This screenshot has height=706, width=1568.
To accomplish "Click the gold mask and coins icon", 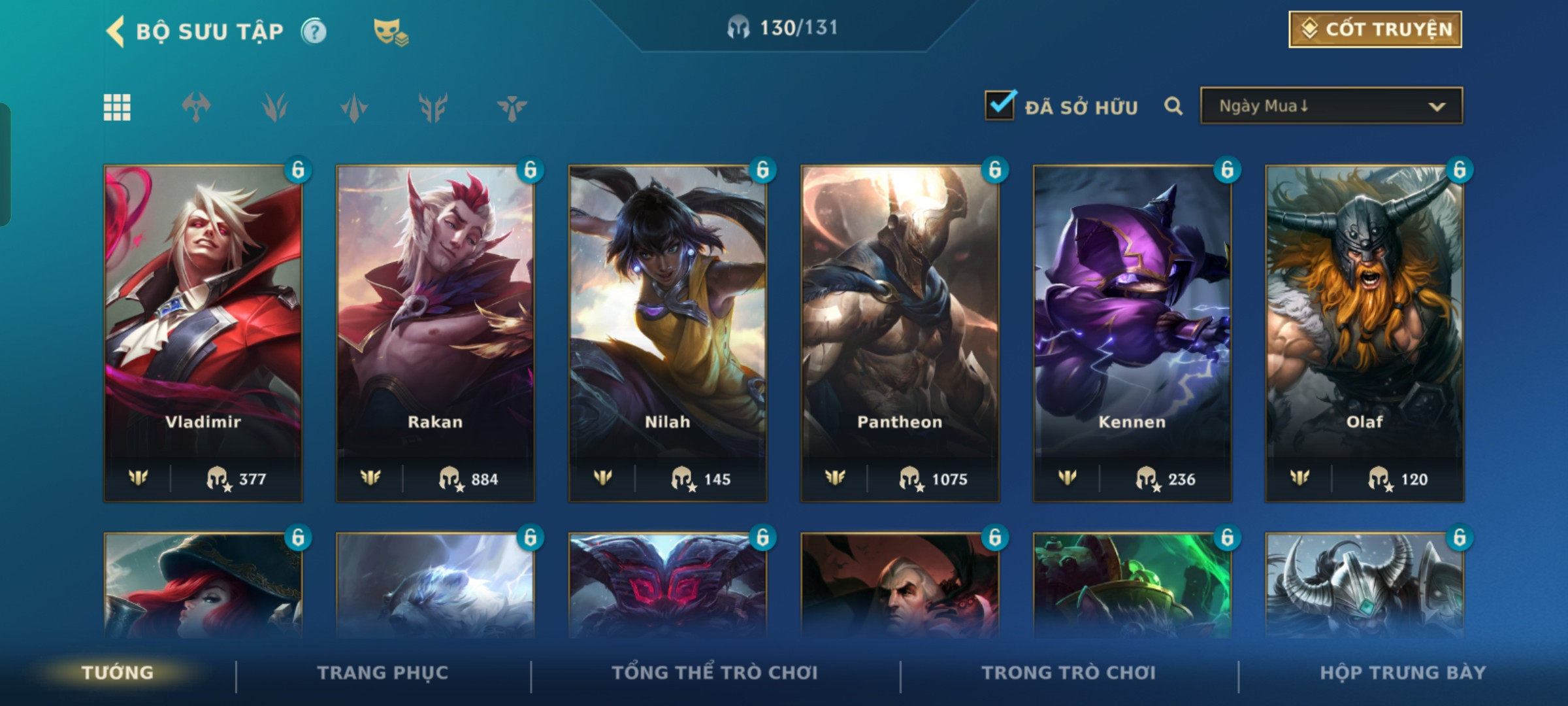I will pyautogui.click(x=390, y=31).
